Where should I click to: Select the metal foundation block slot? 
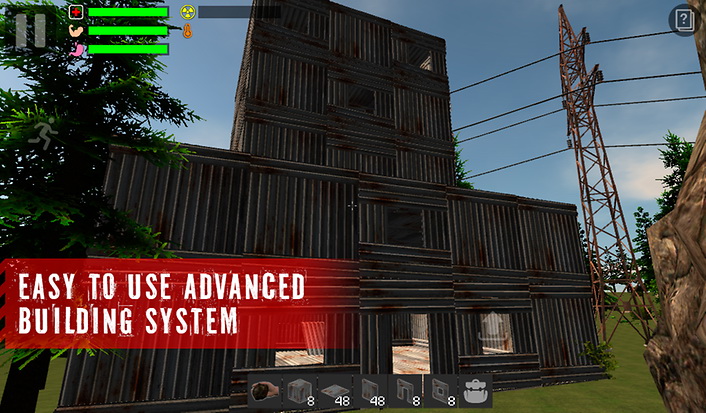tap(300, 391)
